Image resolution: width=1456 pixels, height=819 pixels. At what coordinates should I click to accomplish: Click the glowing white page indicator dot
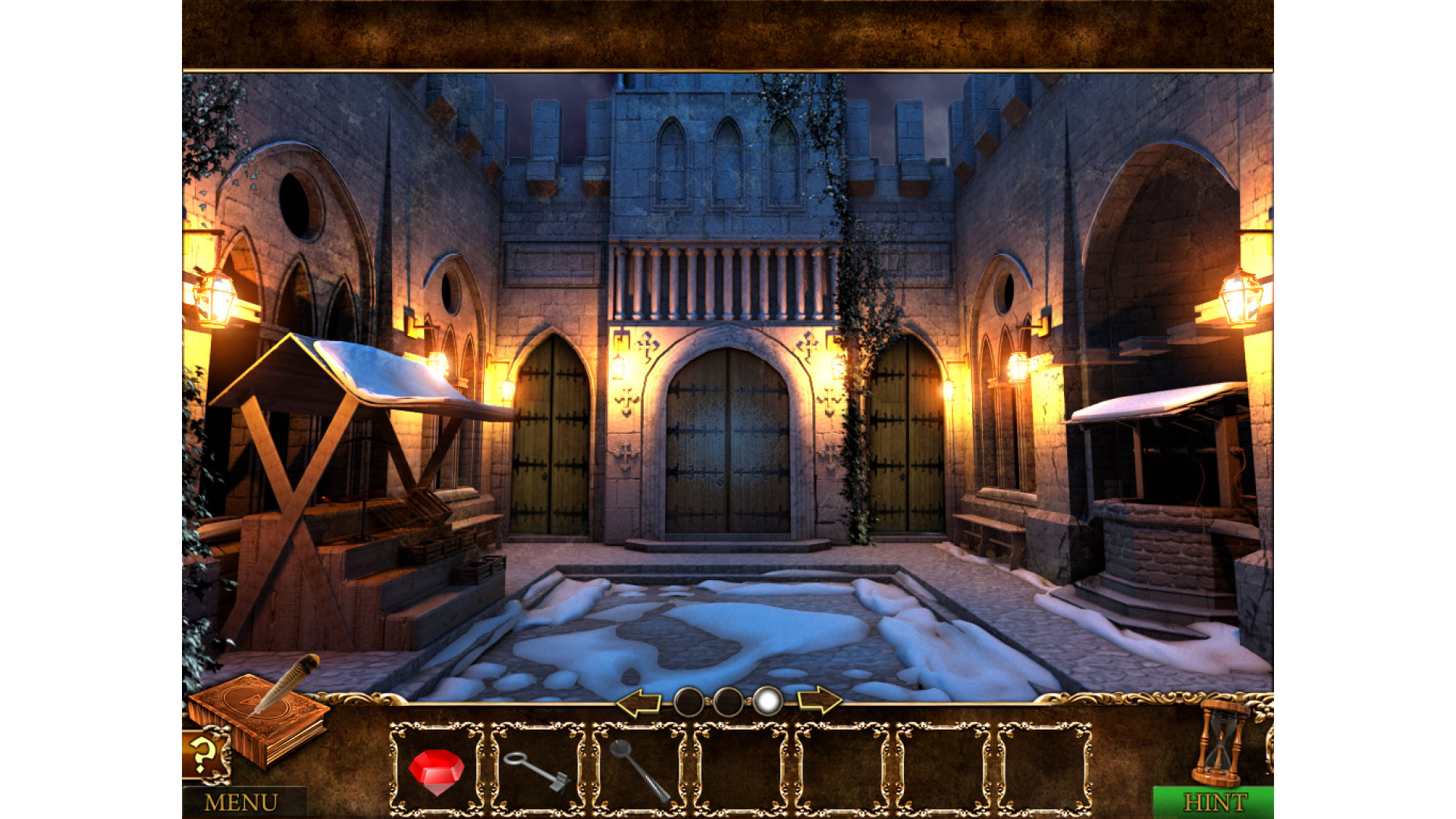coord(767,701)
